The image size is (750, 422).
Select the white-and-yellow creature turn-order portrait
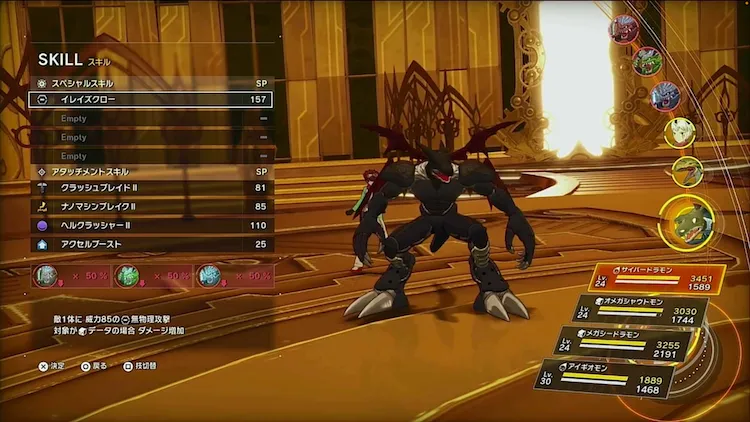point(680,131)
